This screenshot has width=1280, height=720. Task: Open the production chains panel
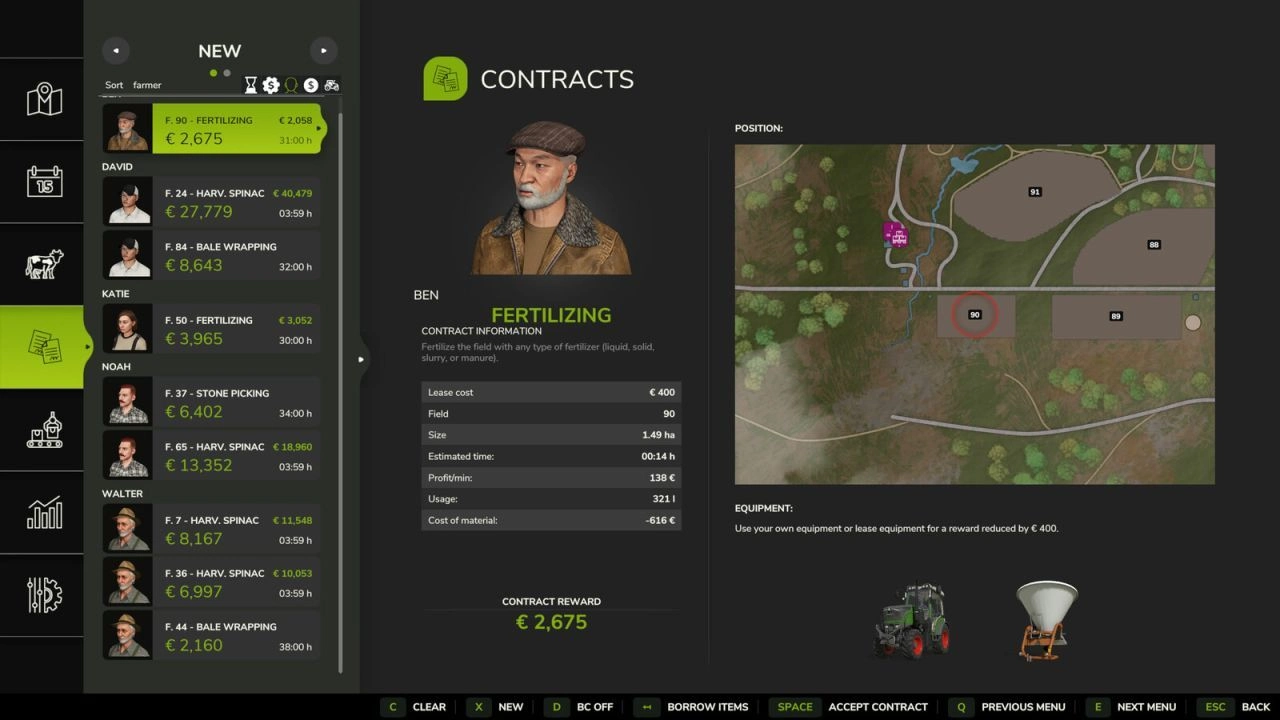(x=42, y=430)
